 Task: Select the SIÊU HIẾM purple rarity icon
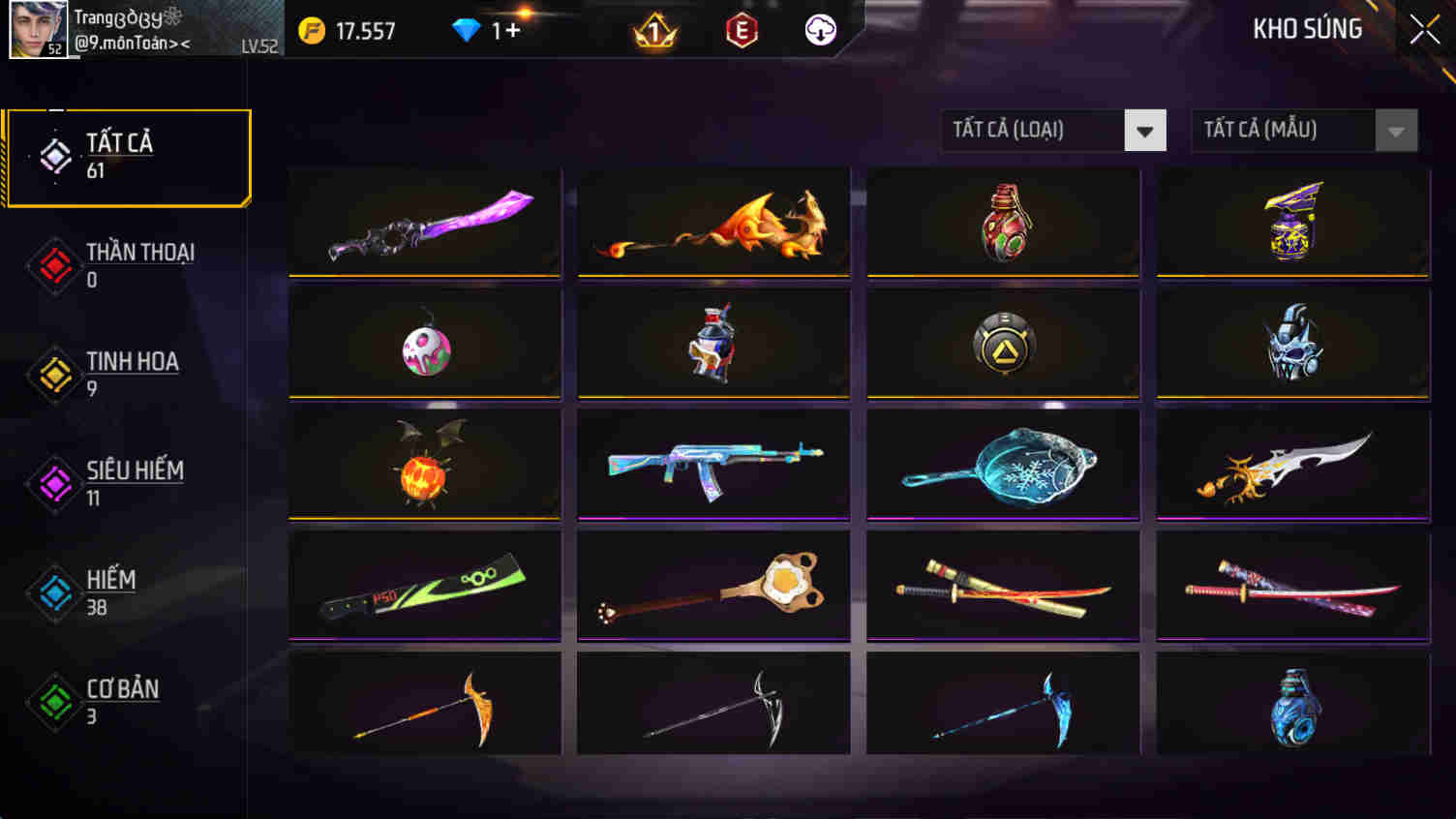tap(54, 485)
